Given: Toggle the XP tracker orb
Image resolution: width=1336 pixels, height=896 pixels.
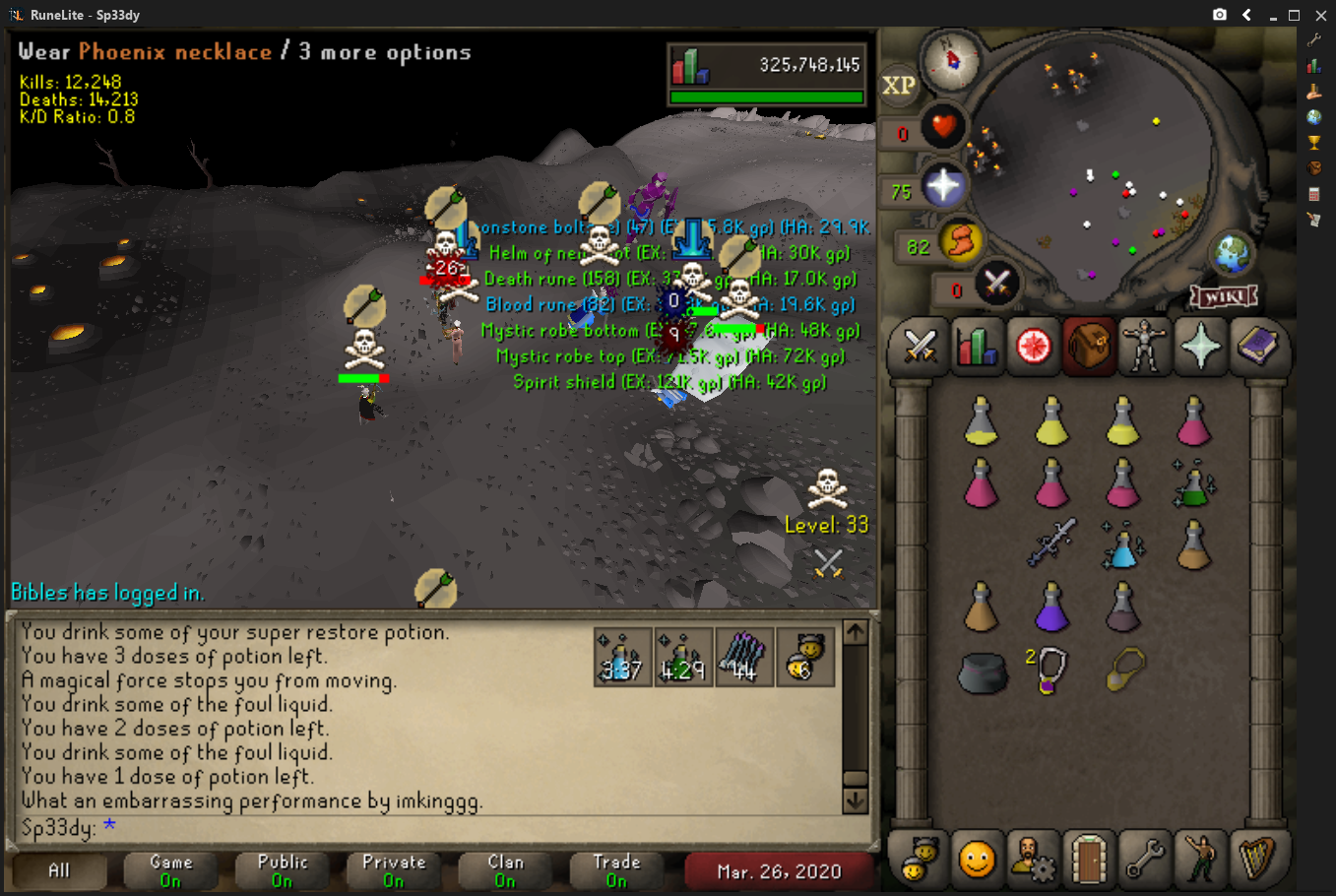Looking at the screenshot, I should pyautogui.click(x=898, y=86).
